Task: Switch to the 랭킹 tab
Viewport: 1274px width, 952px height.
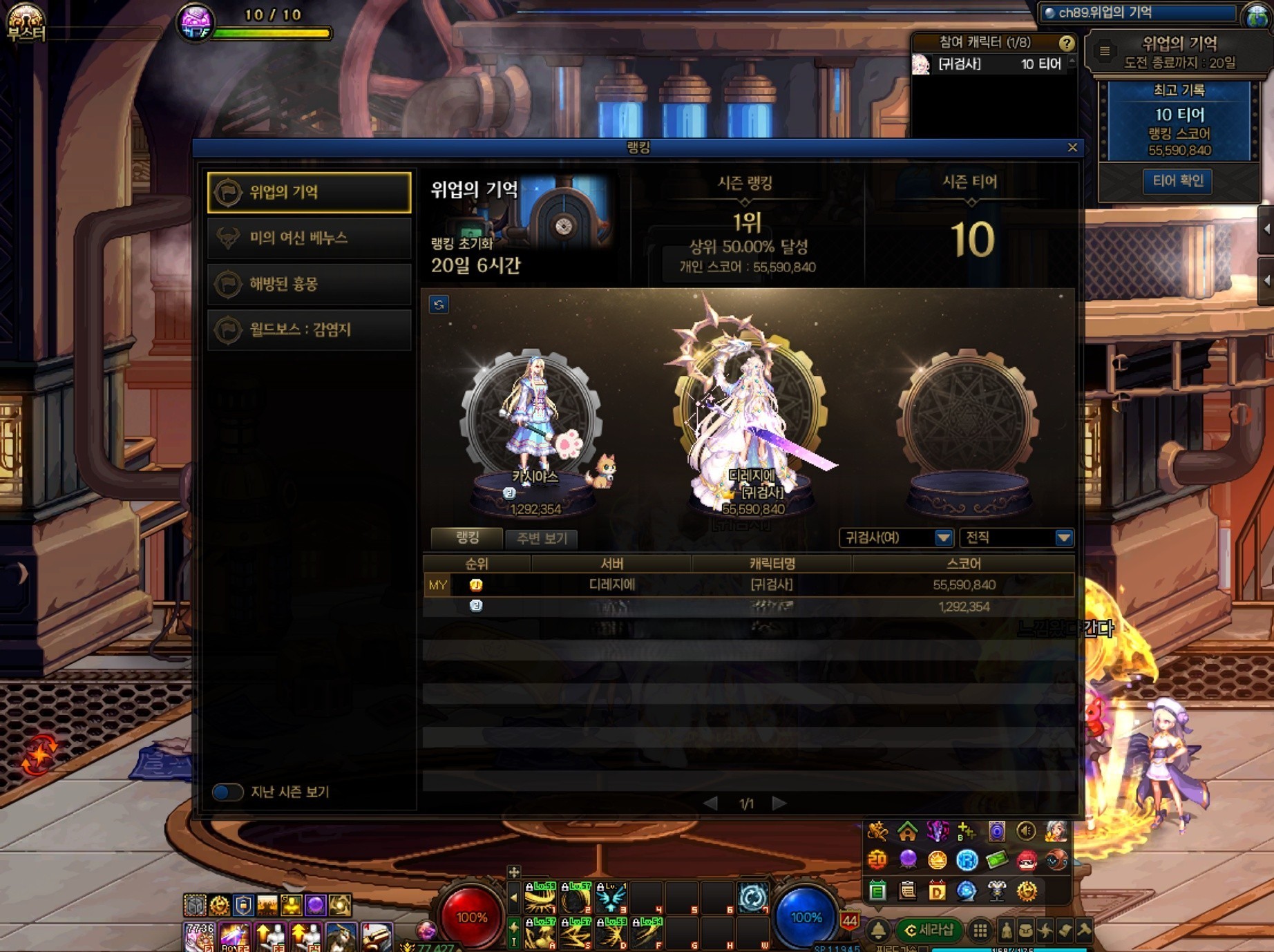Action: [x=467, y=537]
